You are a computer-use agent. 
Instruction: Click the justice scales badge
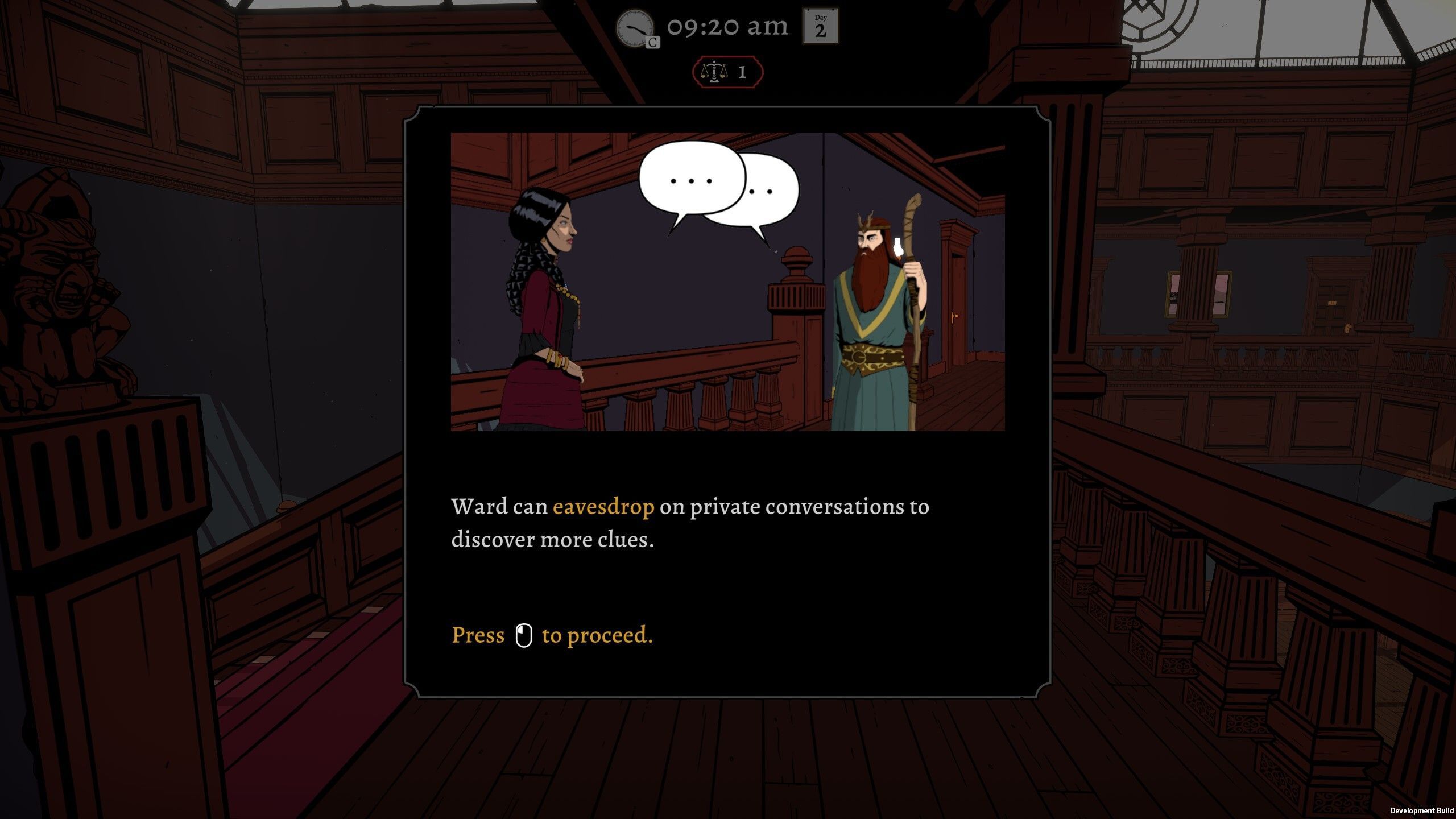727,72
